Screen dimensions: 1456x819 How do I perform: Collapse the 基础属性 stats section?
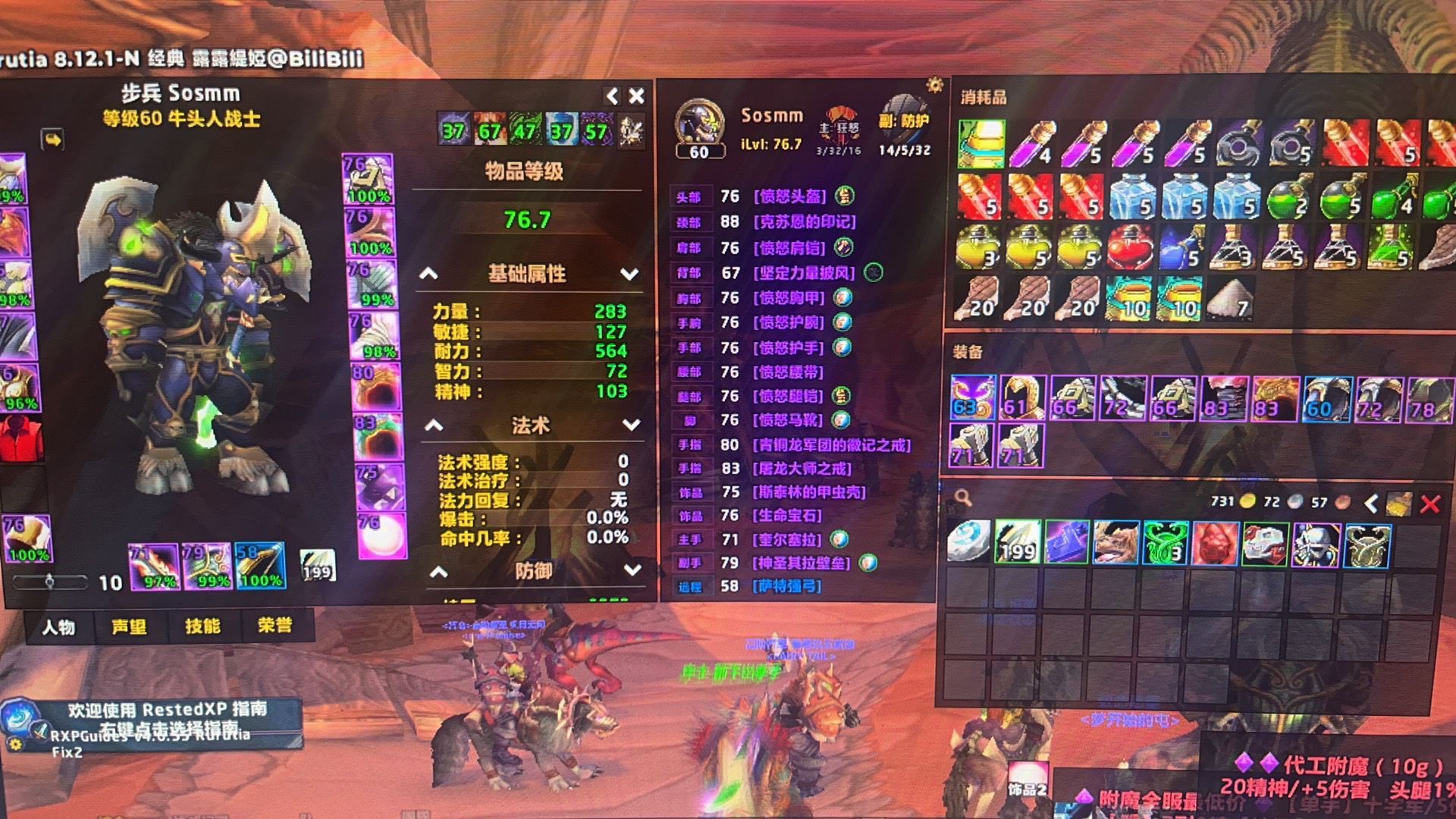point(429,274)
